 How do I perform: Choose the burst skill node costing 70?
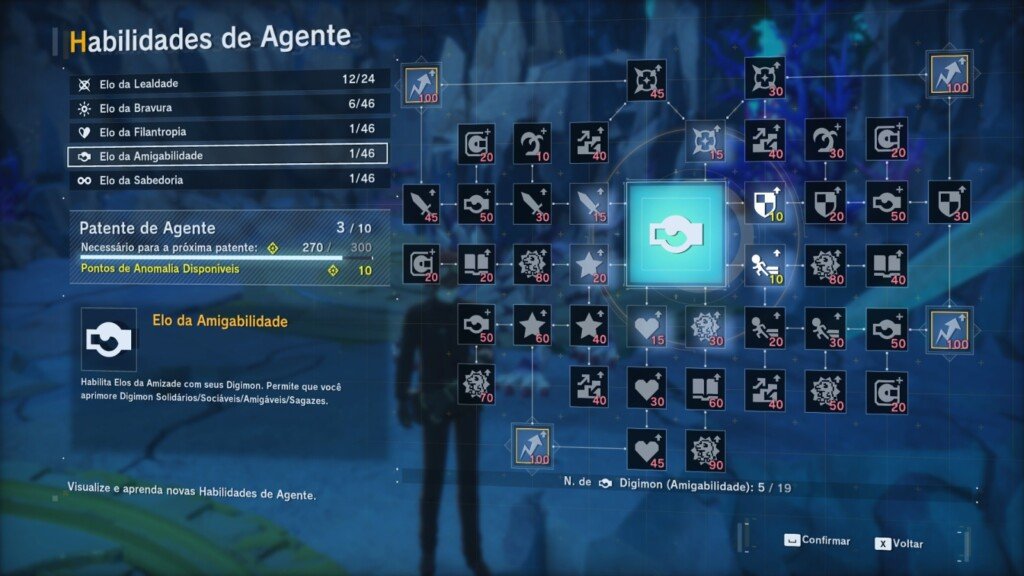pyautogui.click(x=476, y=384)
